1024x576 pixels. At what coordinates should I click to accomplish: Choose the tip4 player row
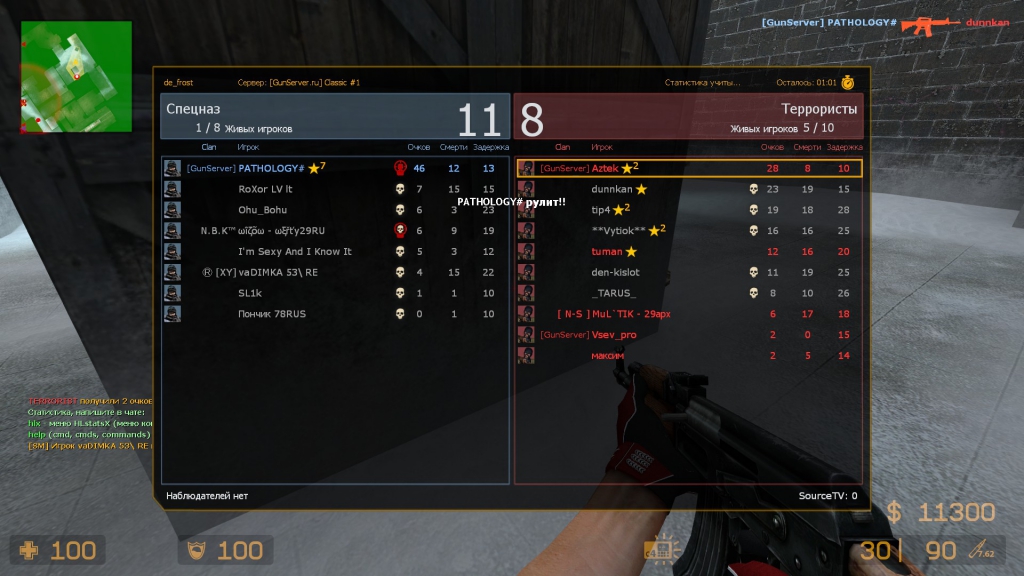pos(601,210)
